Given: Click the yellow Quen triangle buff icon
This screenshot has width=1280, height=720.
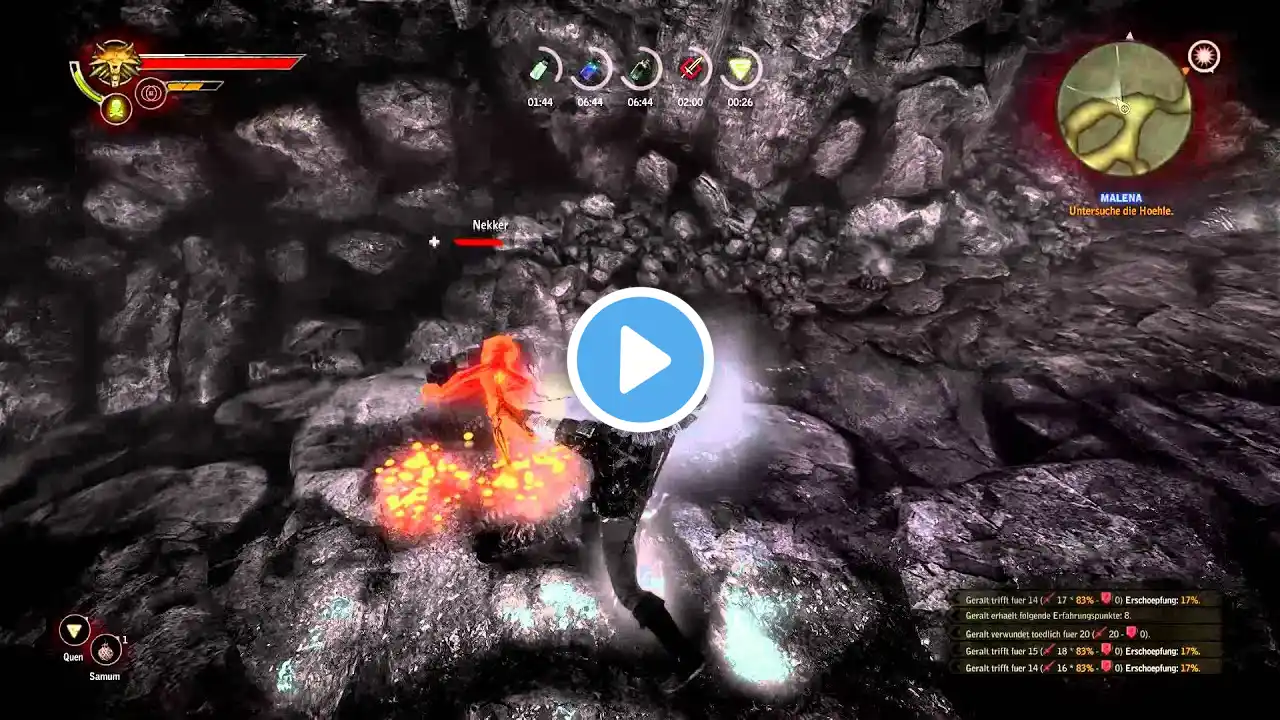Looking at the screenshot, I should point(740,69).
